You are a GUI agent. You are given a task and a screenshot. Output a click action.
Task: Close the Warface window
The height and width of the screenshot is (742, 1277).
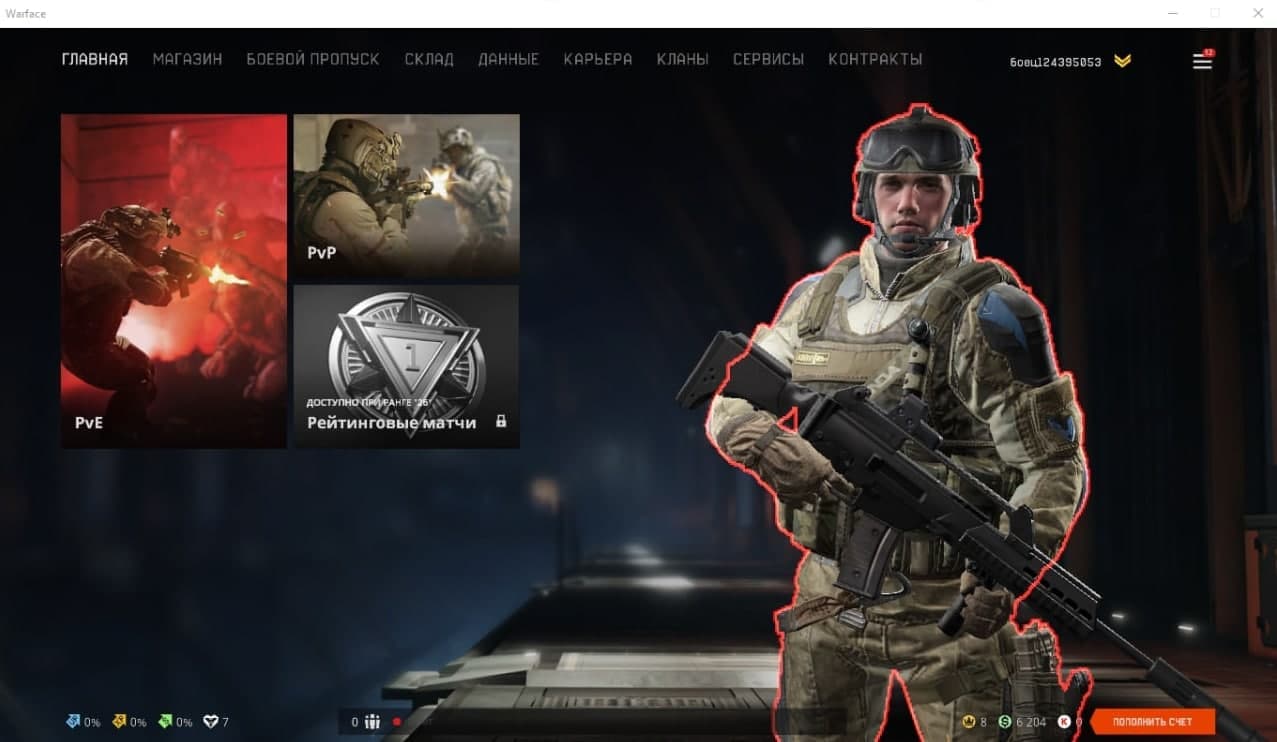point(1258,14)
